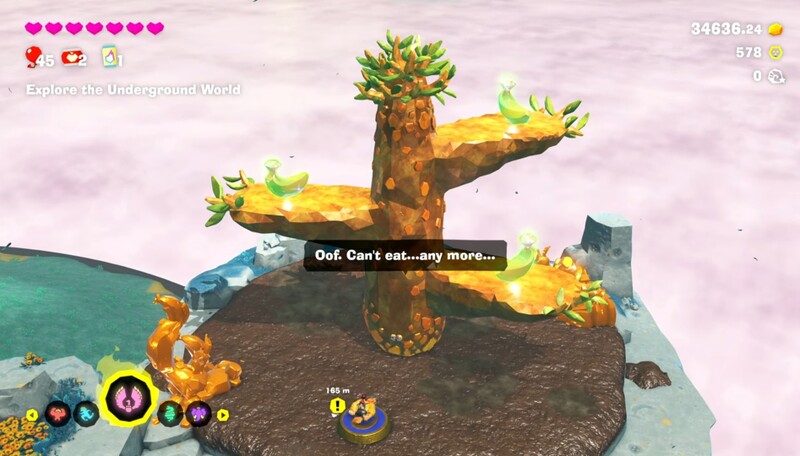Viewport: 800px width, 456px height.
Task: Switch to the purple Elephant Bananza
Action: coord(198,414)
